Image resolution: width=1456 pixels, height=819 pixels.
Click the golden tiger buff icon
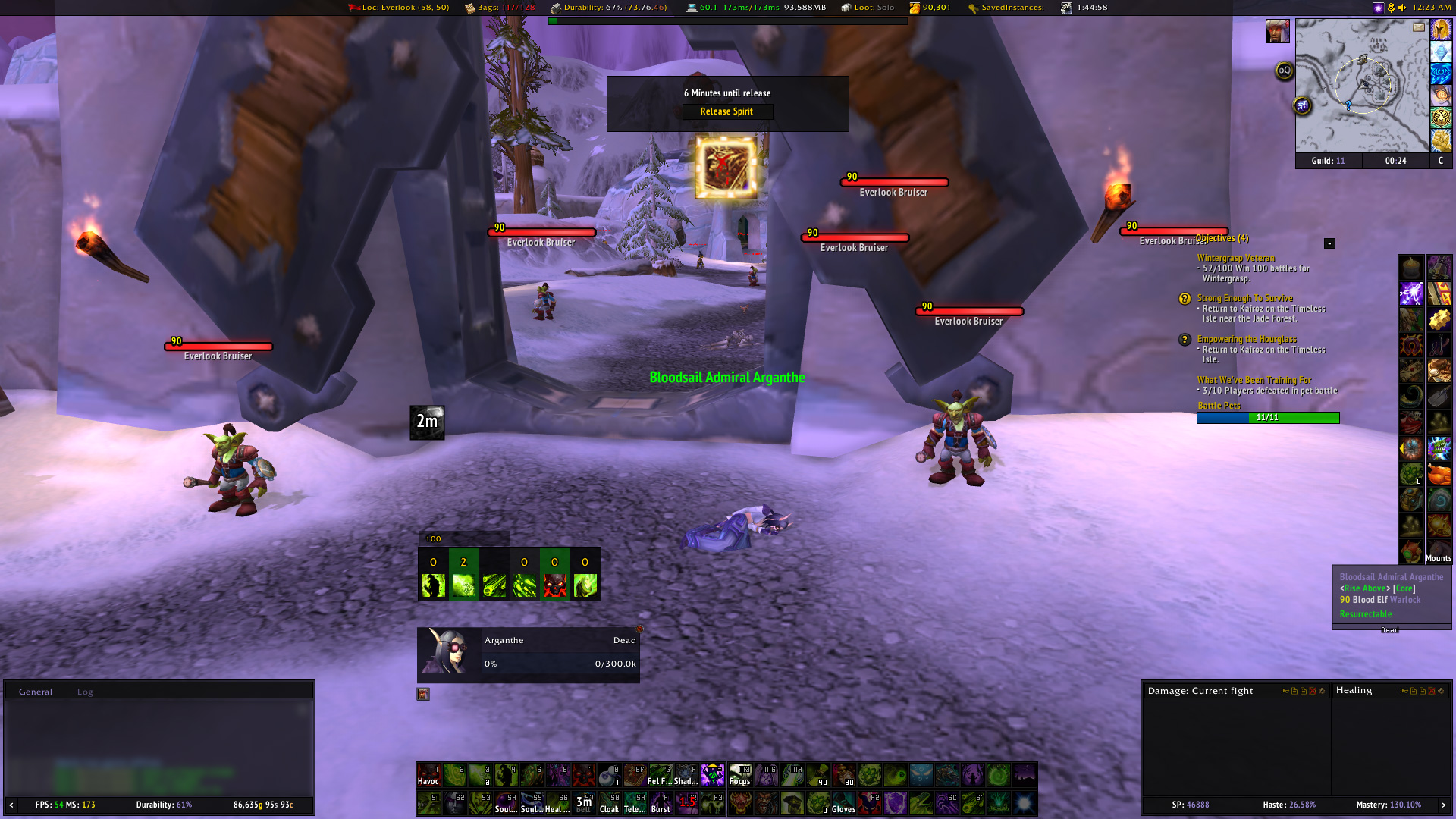(x=1441, y=118)
